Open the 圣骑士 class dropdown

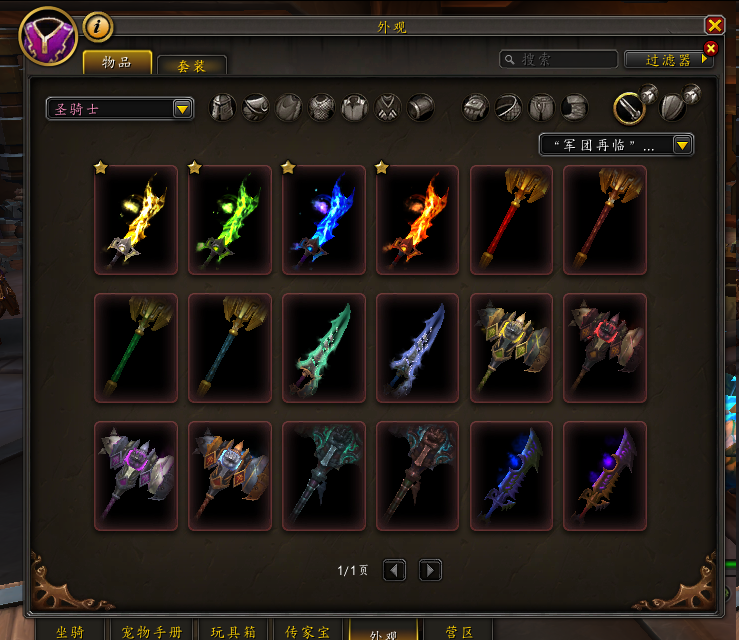(120, 109)
